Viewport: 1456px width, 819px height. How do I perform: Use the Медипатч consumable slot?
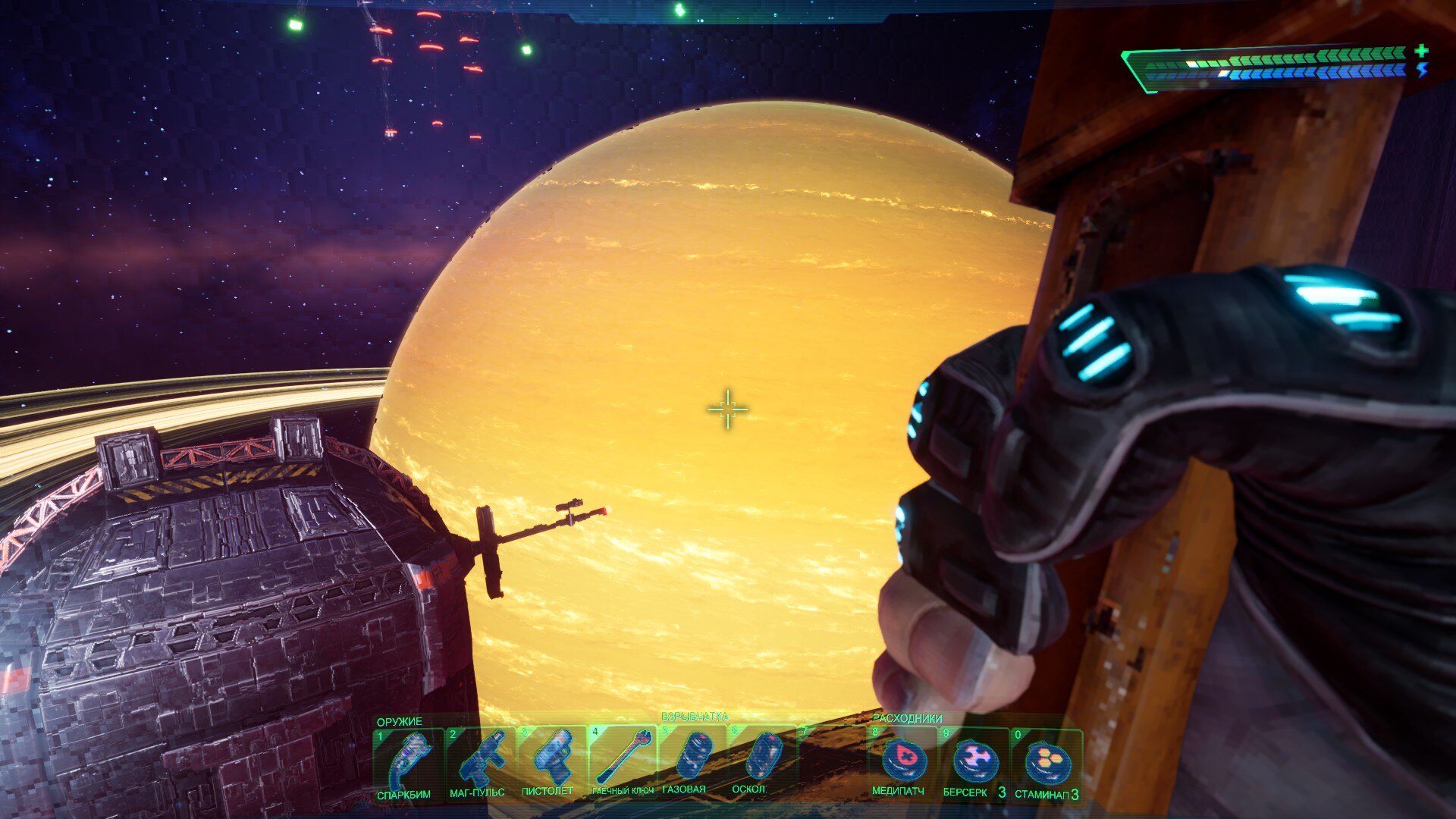click(x=902, y=762)
